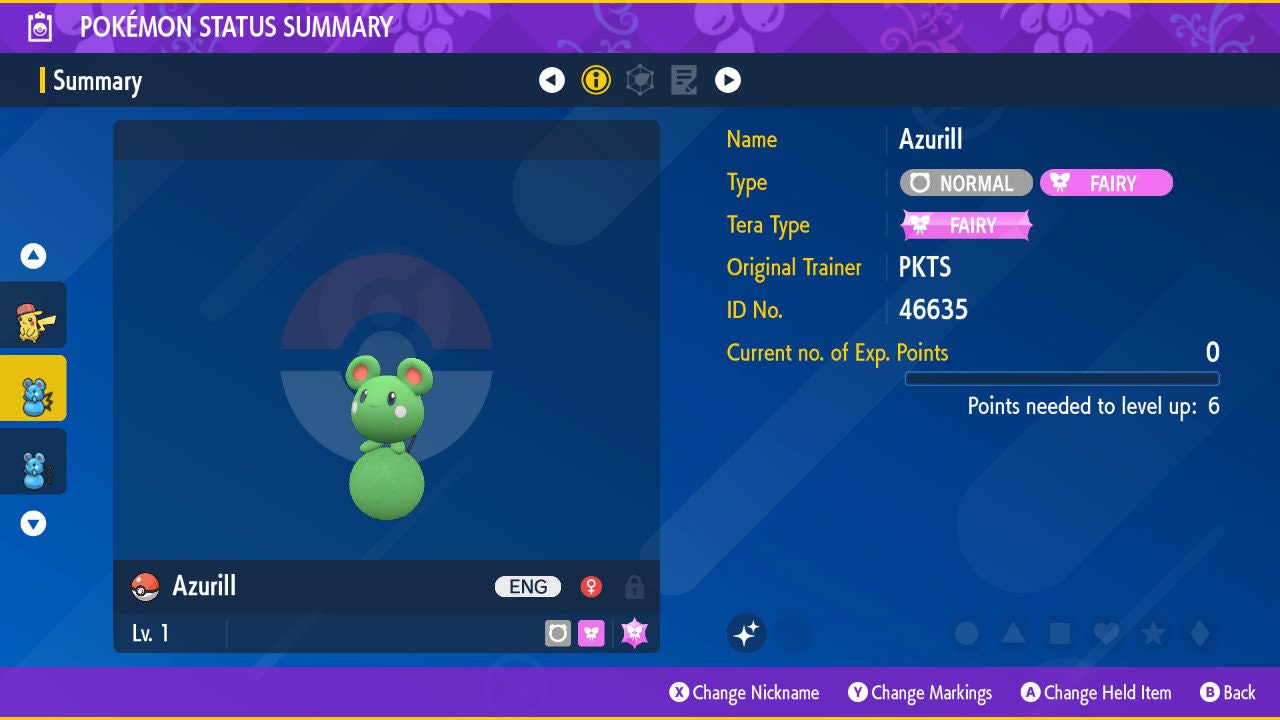Viewport: 1280px width, 720px height.
Task: Select the highlighted Azurill party thumbnail
Action: click(34, 388)
